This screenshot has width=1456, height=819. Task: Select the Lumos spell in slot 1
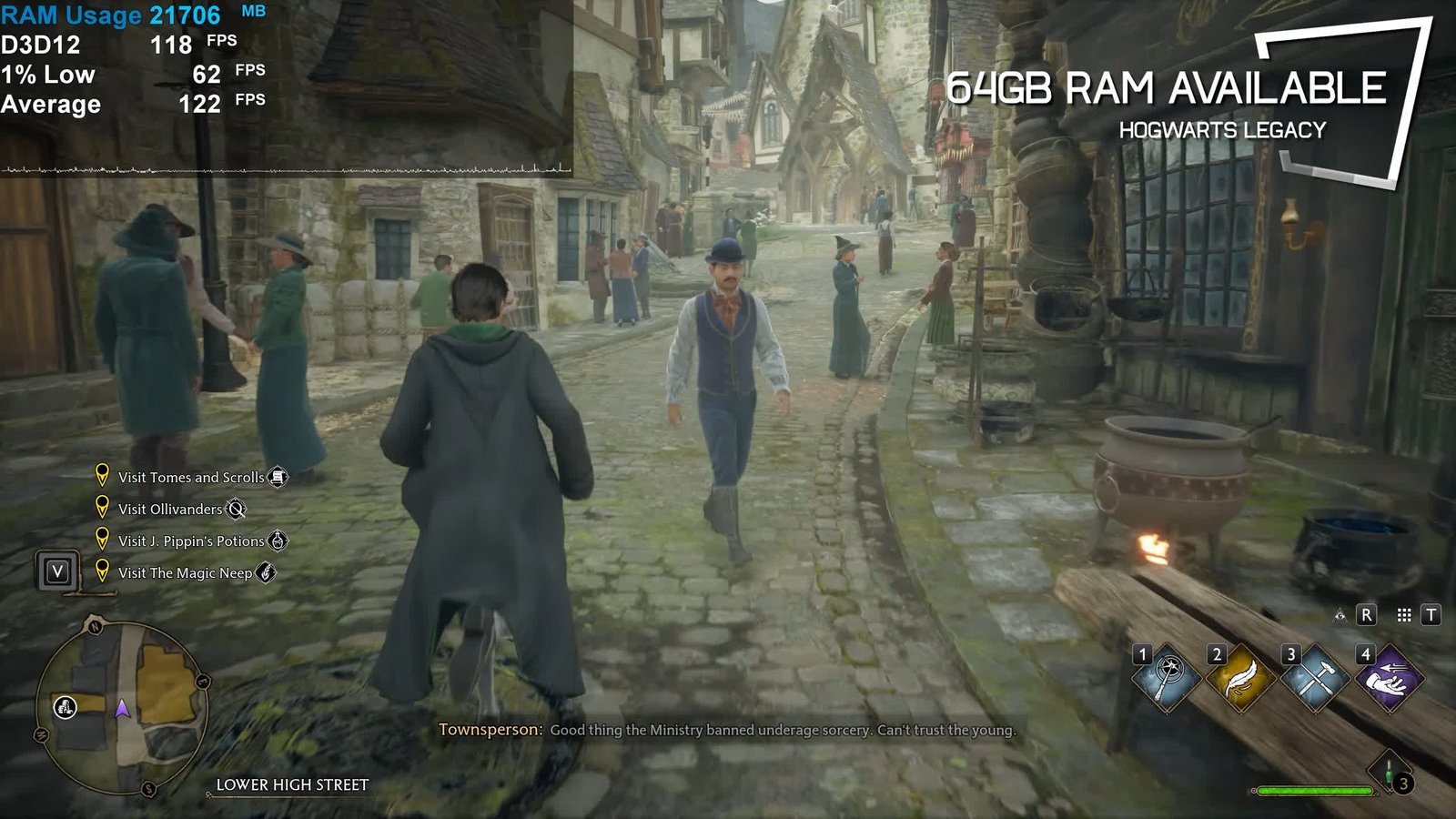coord(1166,679)
